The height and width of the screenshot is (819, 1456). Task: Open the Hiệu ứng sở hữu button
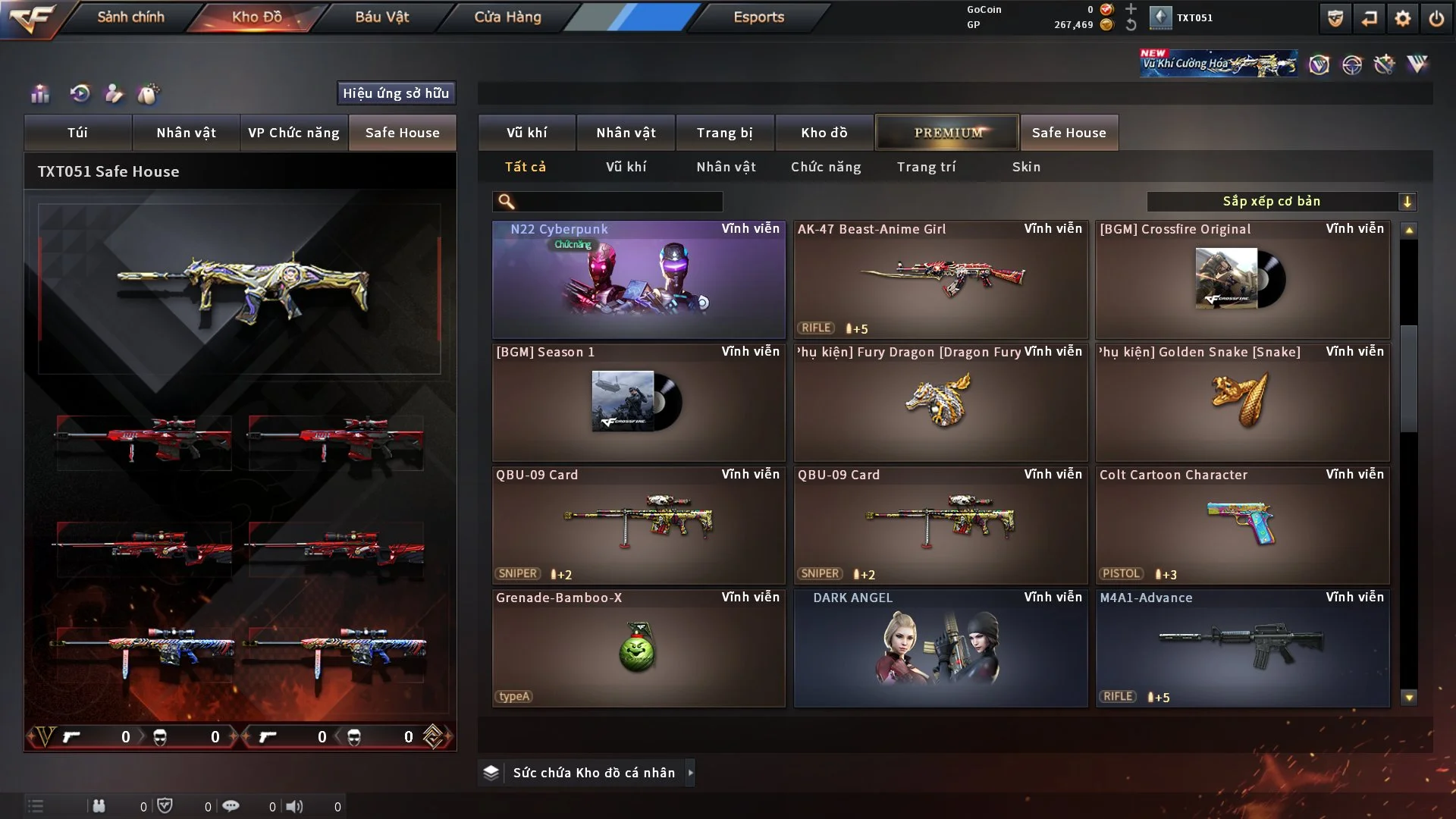pyautogui.click(x=396, y=93)
